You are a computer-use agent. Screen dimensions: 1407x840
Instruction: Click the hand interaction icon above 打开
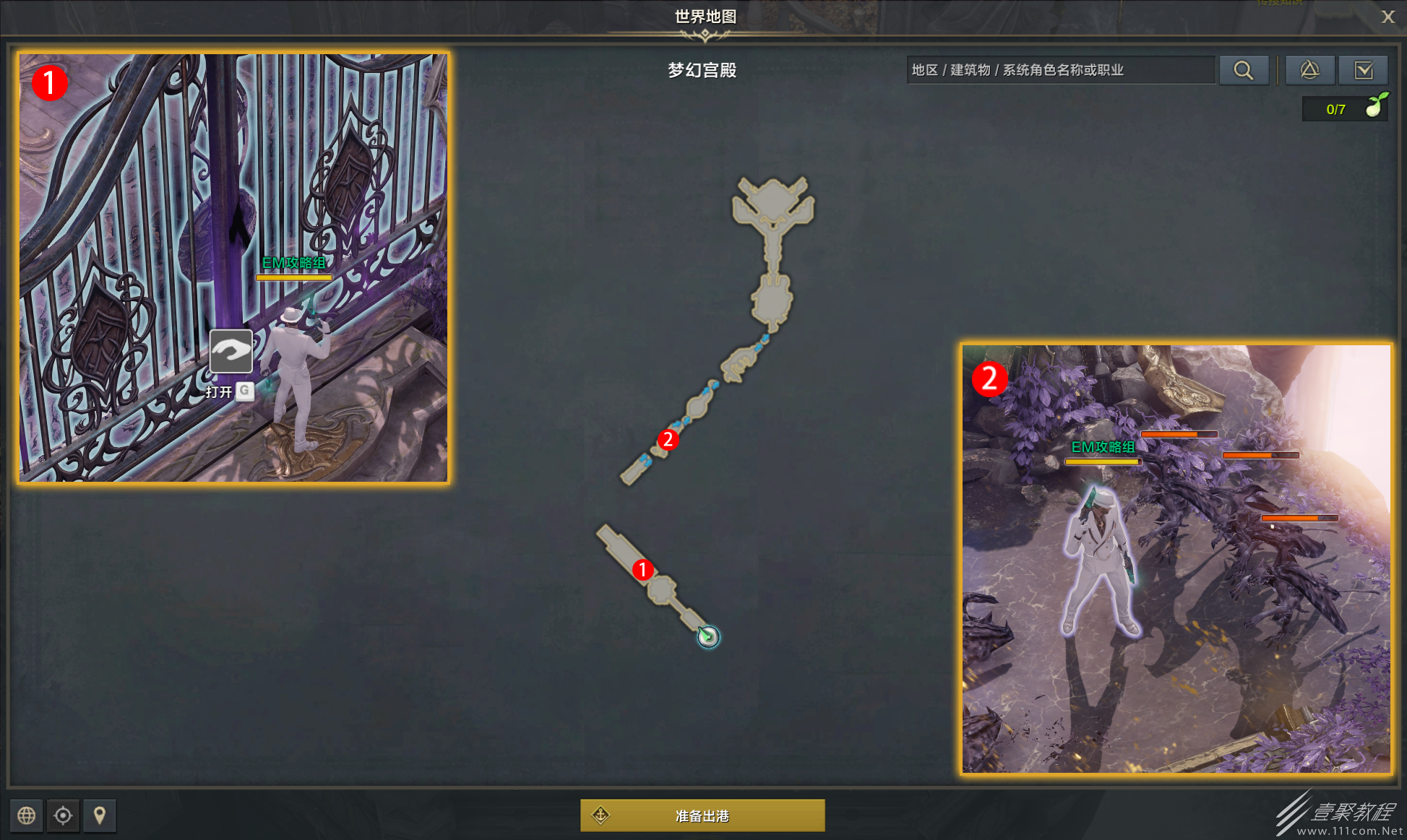point(230,352)
